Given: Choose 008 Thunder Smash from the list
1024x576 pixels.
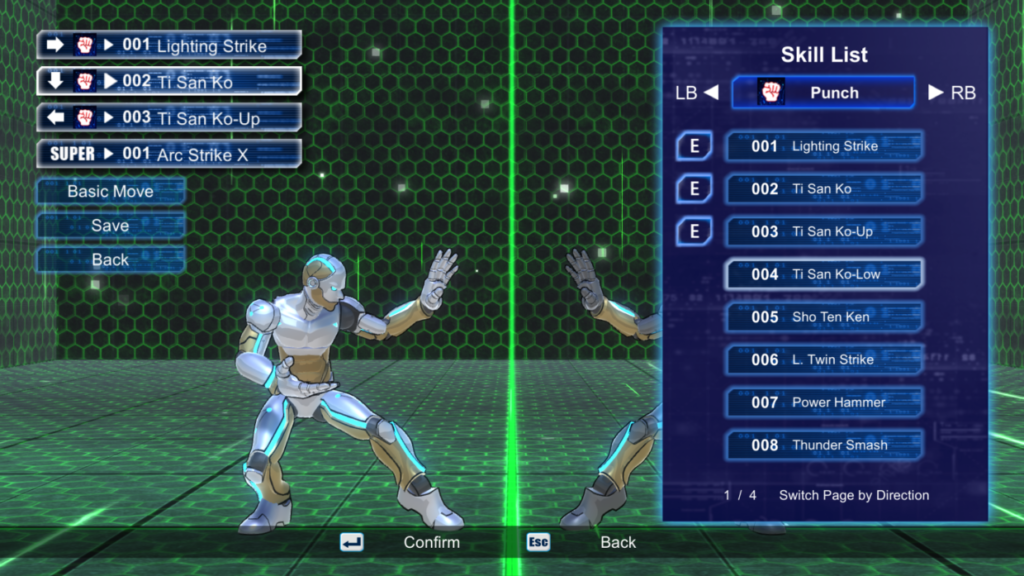Looking at the screenshot, I should click(823, 445).
